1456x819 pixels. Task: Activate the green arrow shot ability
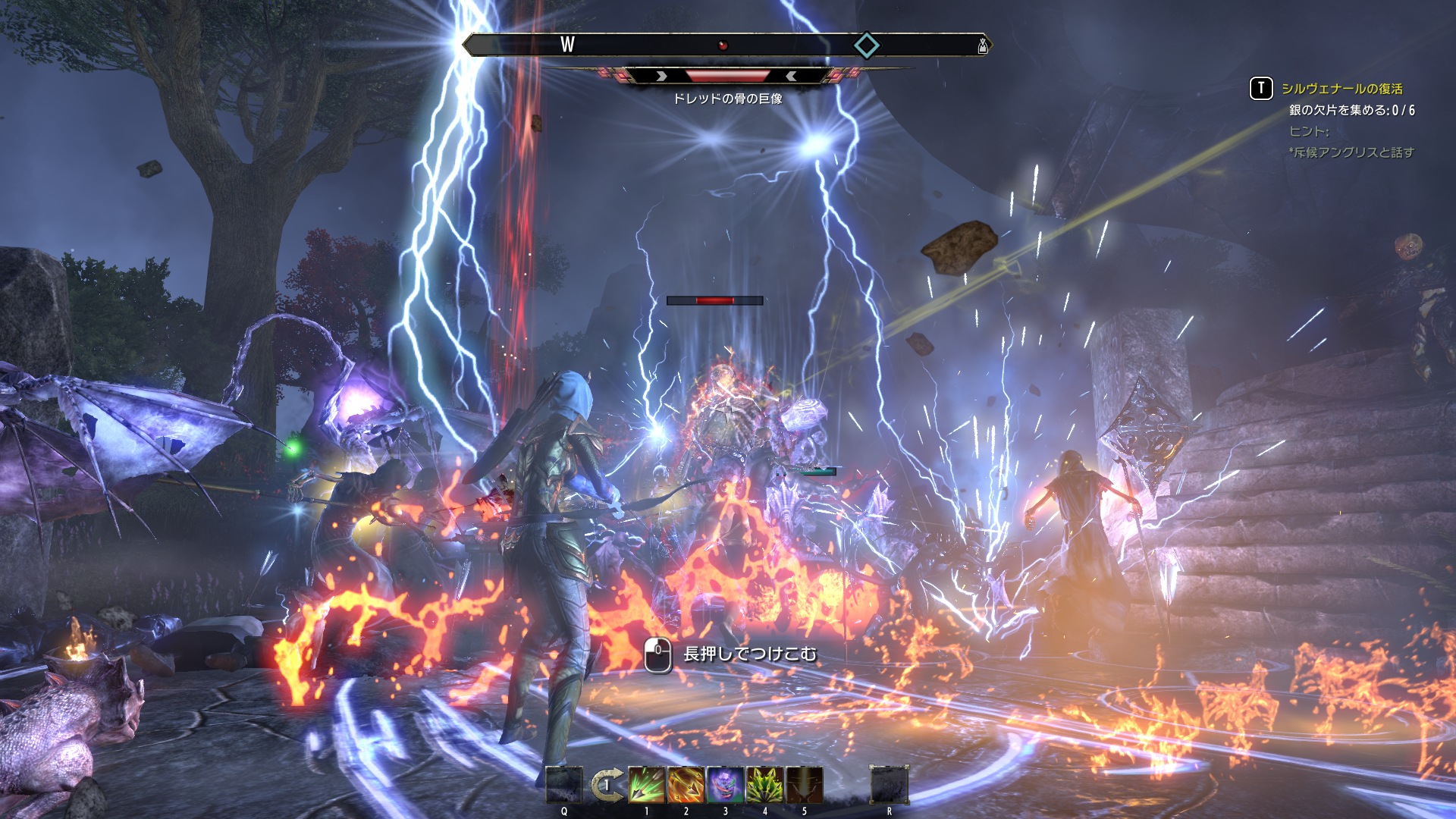[646, 784]
